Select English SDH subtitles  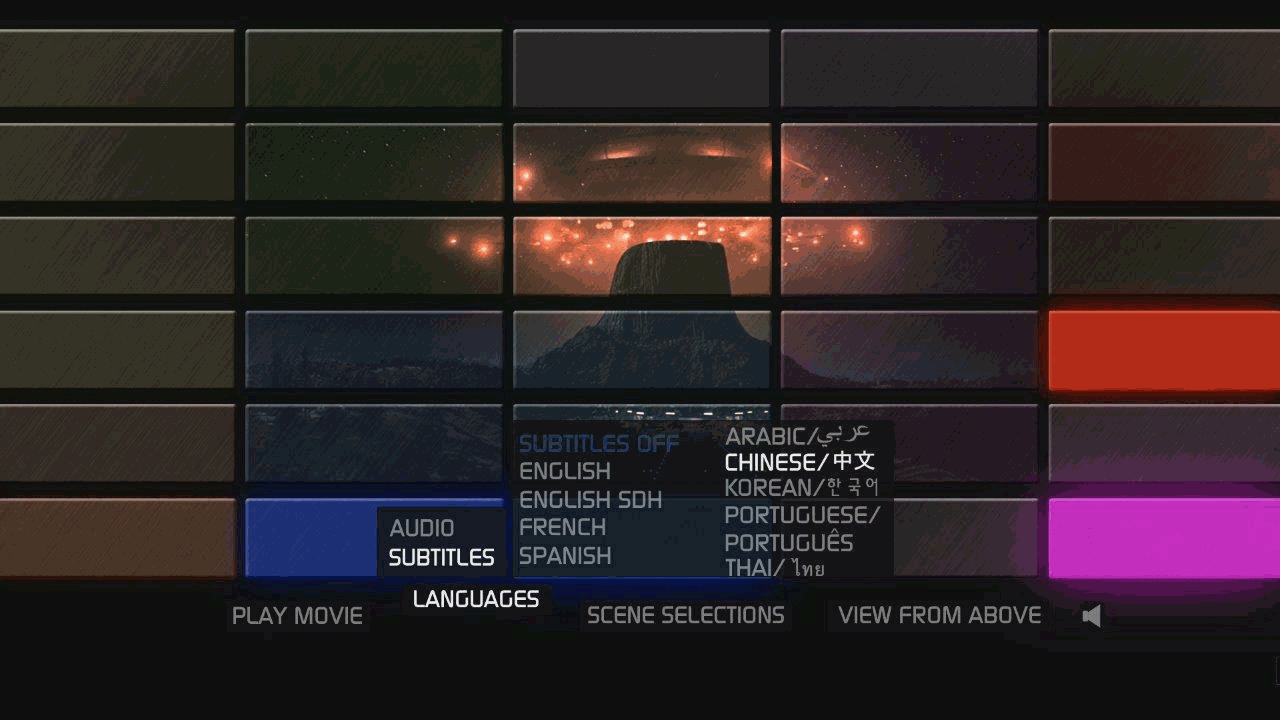click(590, 500)
